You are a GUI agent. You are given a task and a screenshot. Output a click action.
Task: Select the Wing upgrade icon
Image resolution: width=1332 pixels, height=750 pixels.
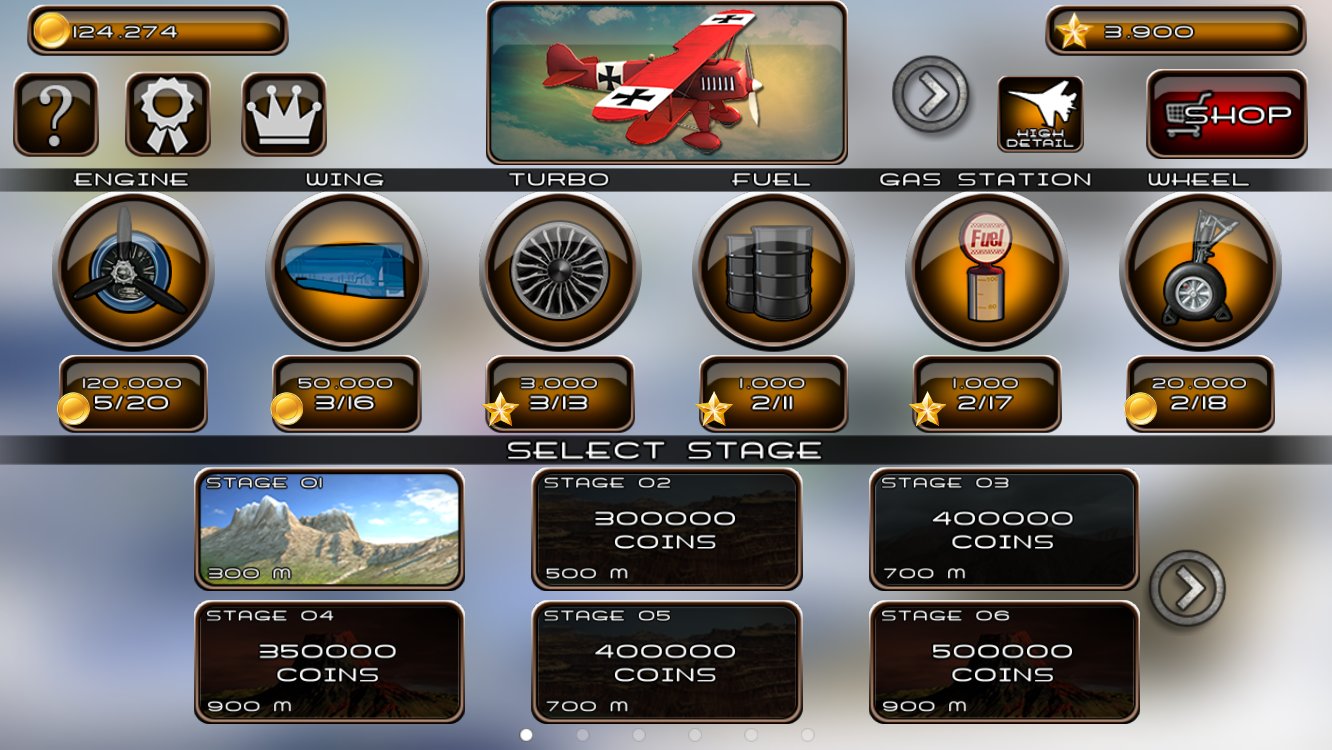[346, 270]
